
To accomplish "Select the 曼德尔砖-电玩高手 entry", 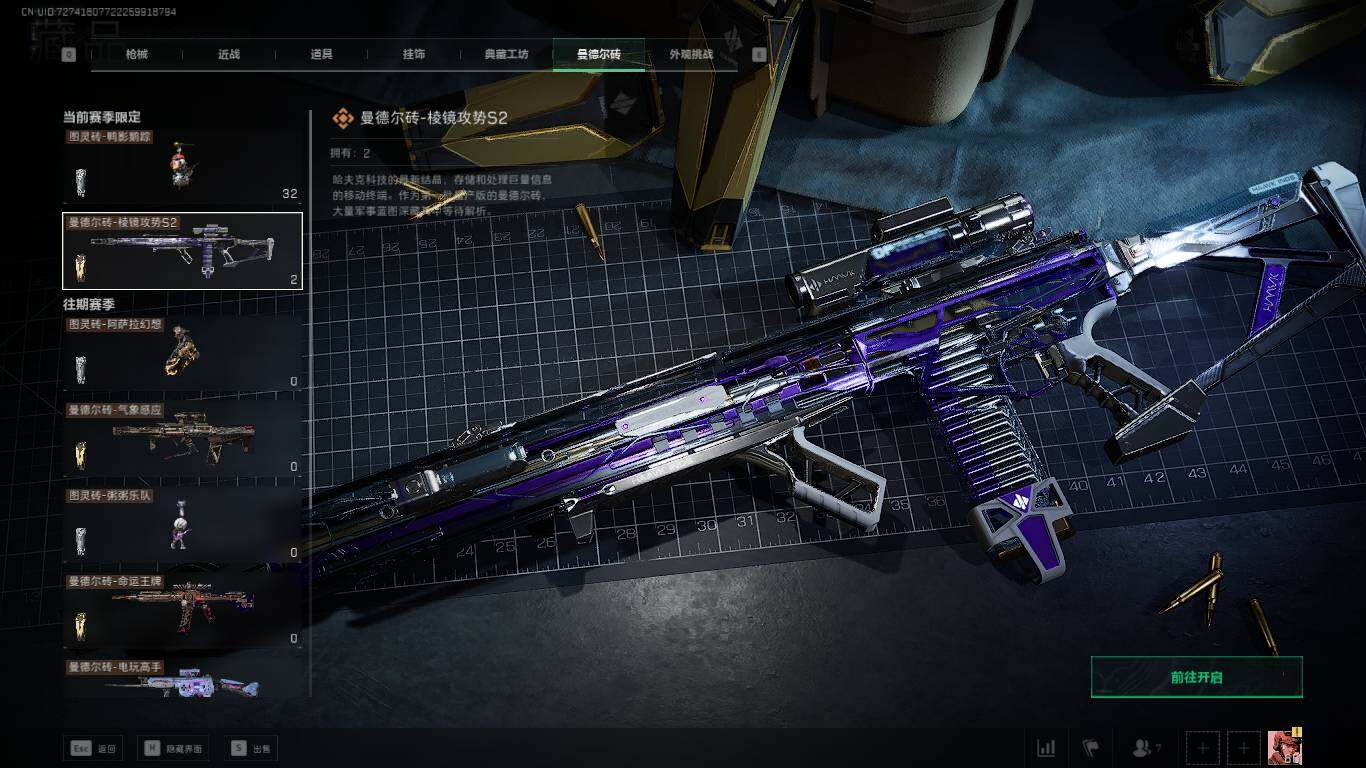I will click(182, 680).
